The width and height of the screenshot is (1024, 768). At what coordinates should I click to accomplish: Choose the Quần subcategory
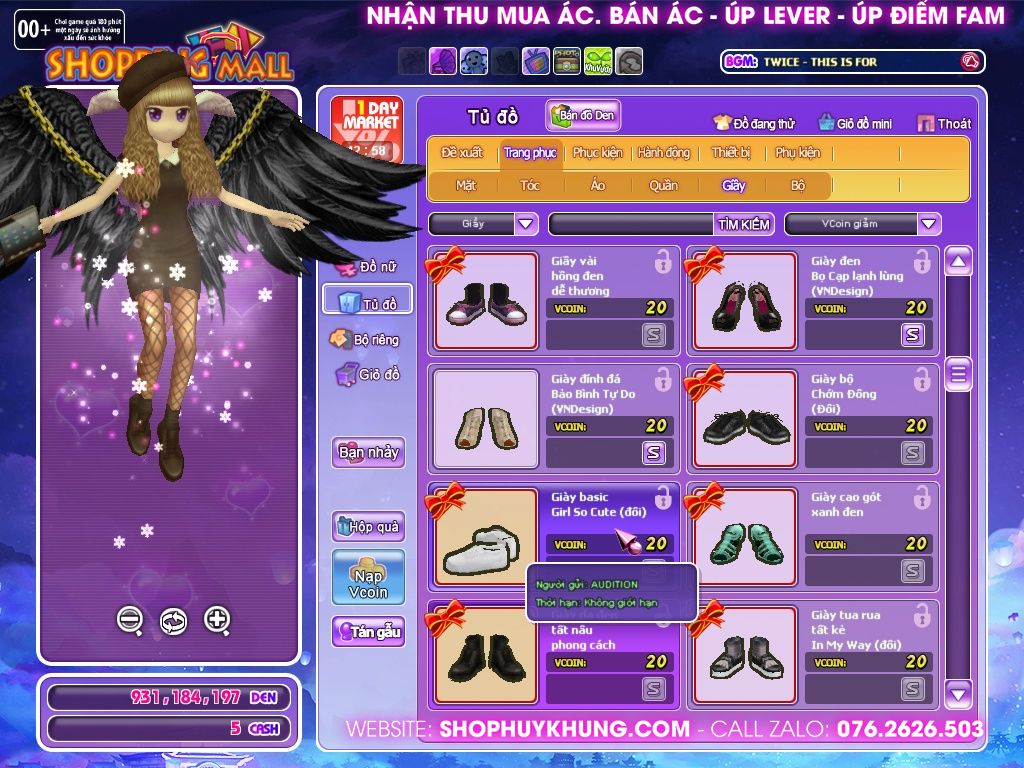click(663, 185)
